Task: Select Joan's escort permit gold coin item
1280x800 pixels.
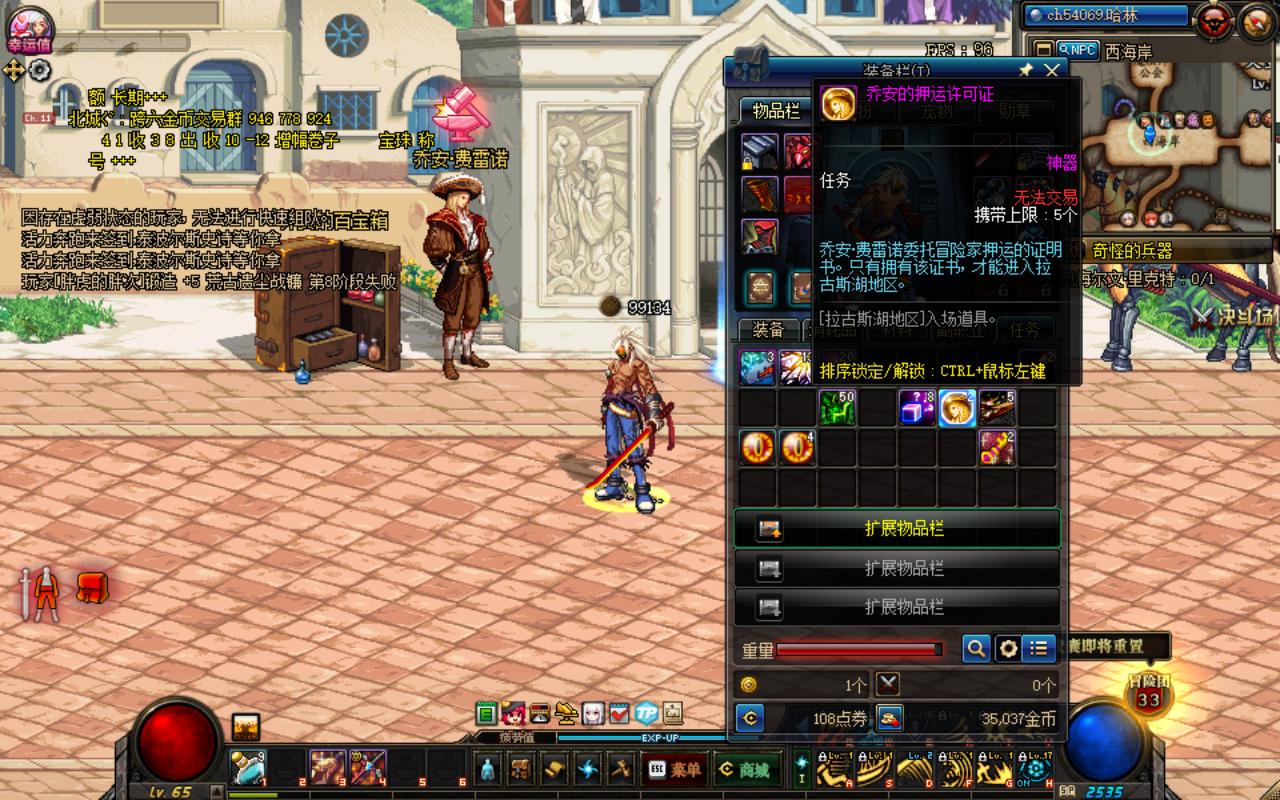Action: tap(957, 408)
